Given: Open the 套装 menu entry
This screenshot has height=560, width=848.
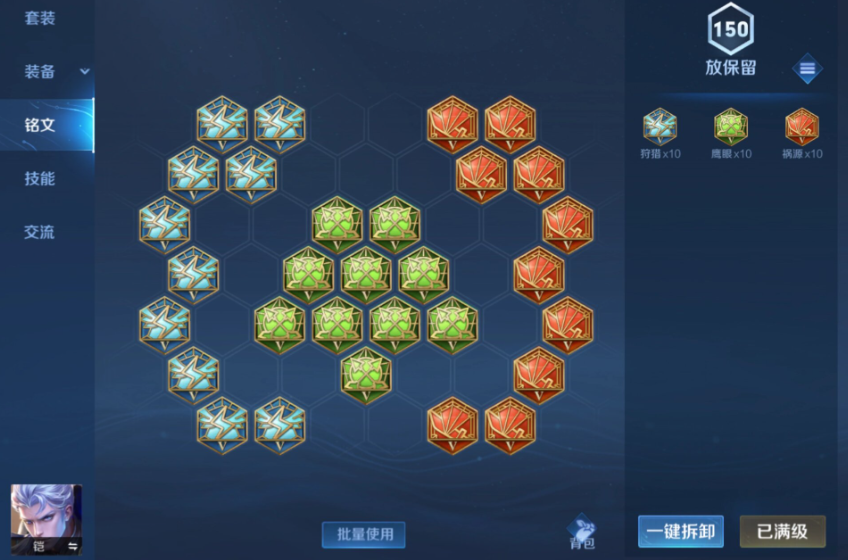Looking at the screenshot, I should pyautogui.click(x=40, y=19).
